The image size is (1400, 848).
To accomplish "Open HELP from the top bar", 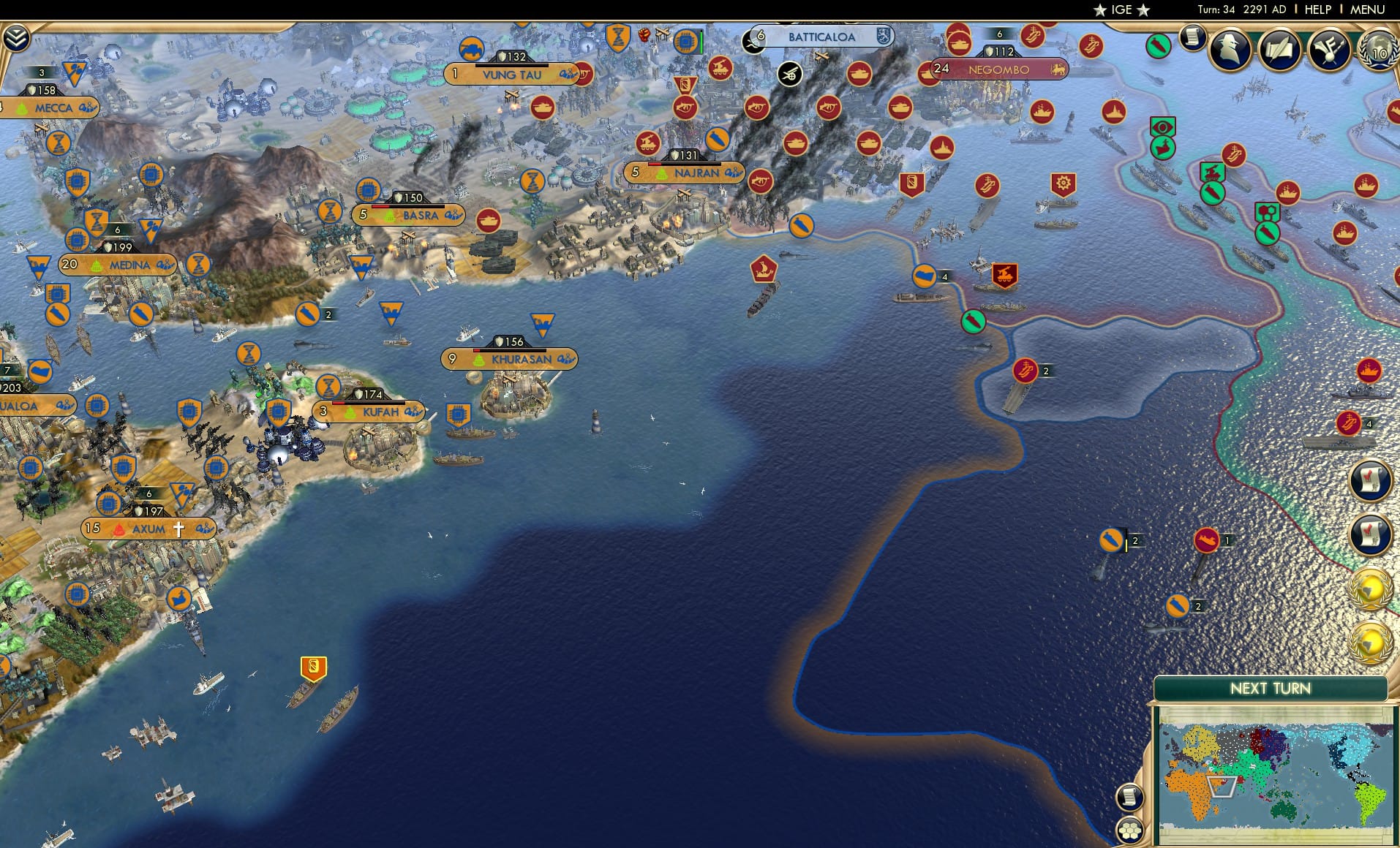I will click(1317, 10).
